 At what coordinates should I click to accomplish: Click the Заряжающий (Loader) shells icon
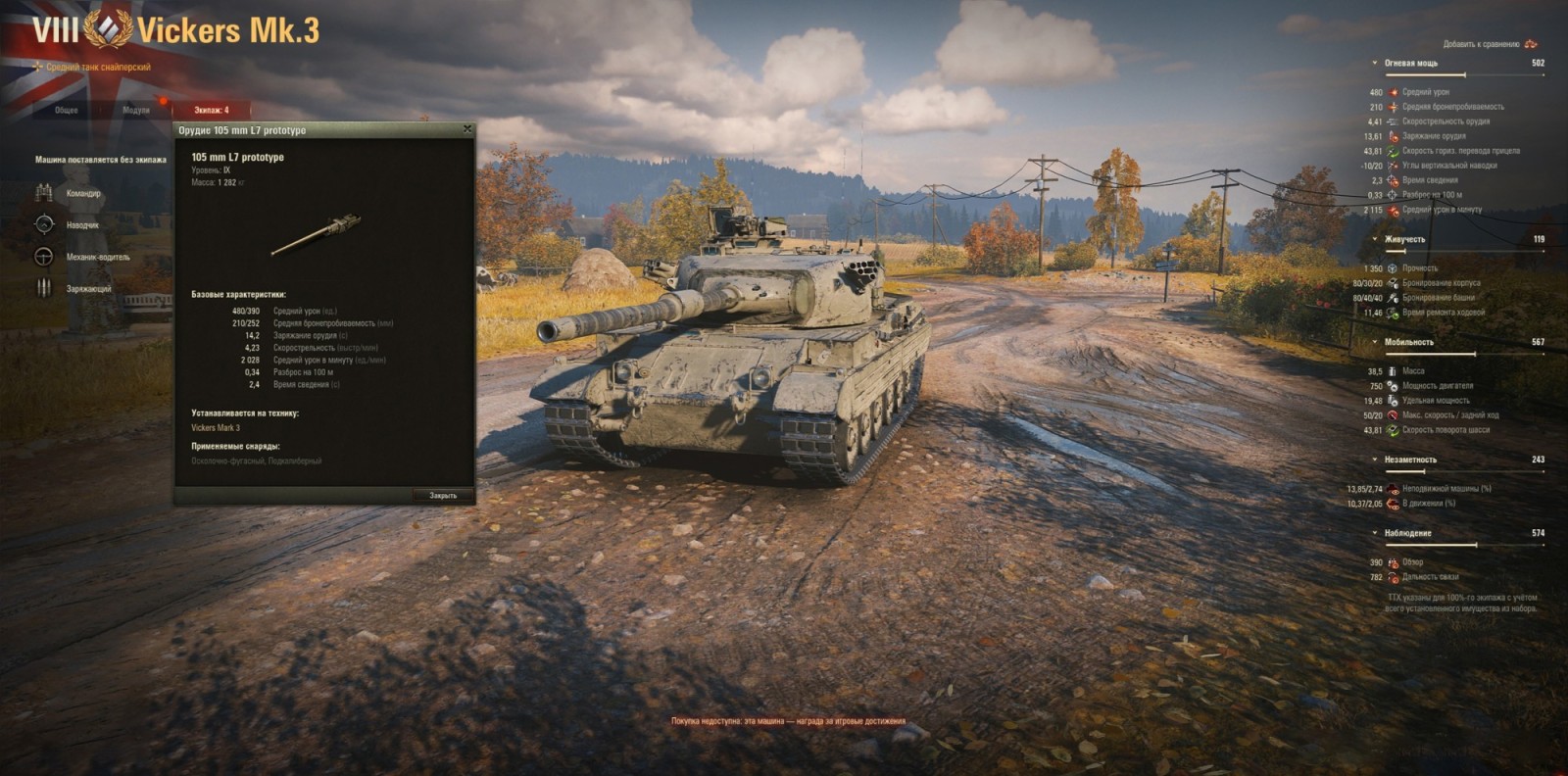pos(43,288)
